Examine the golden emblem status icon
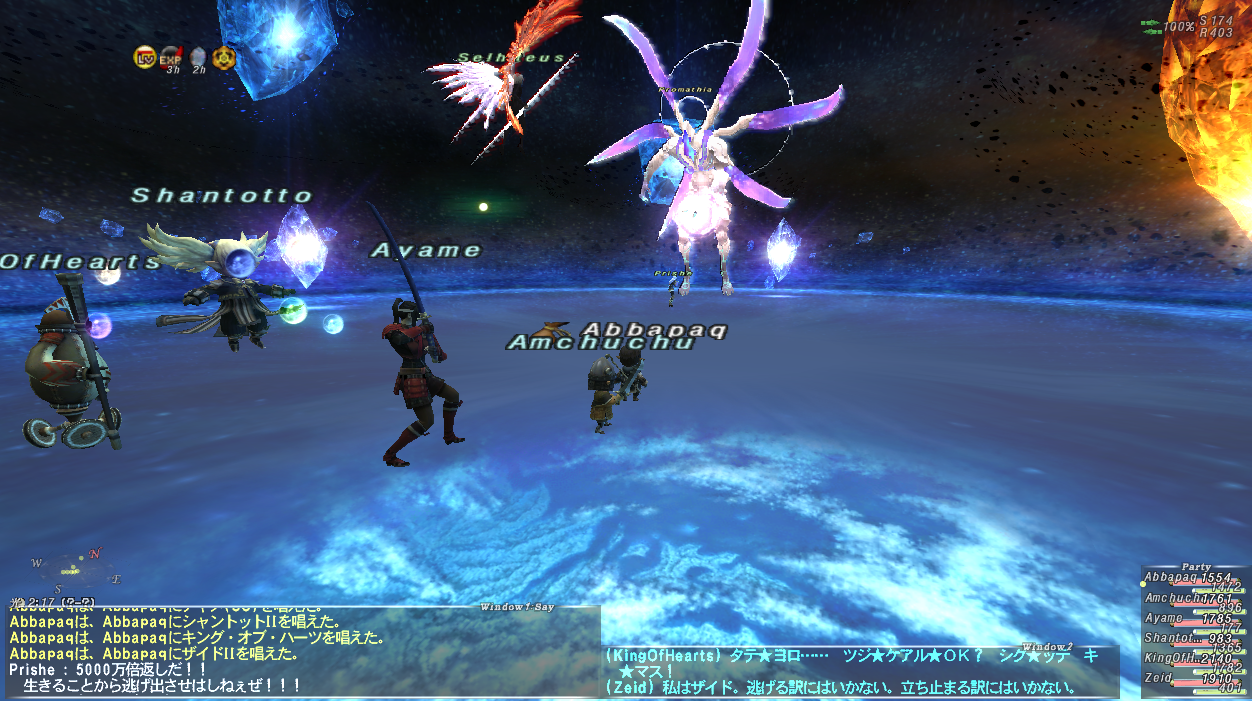This screenshot has width=1252, height=701. tap(223, 57)
